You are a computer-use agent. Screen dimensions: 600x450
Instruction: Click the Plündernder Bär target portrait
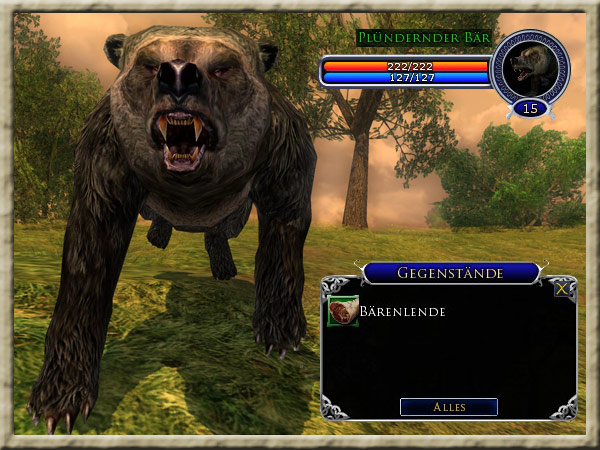point(530,66)
